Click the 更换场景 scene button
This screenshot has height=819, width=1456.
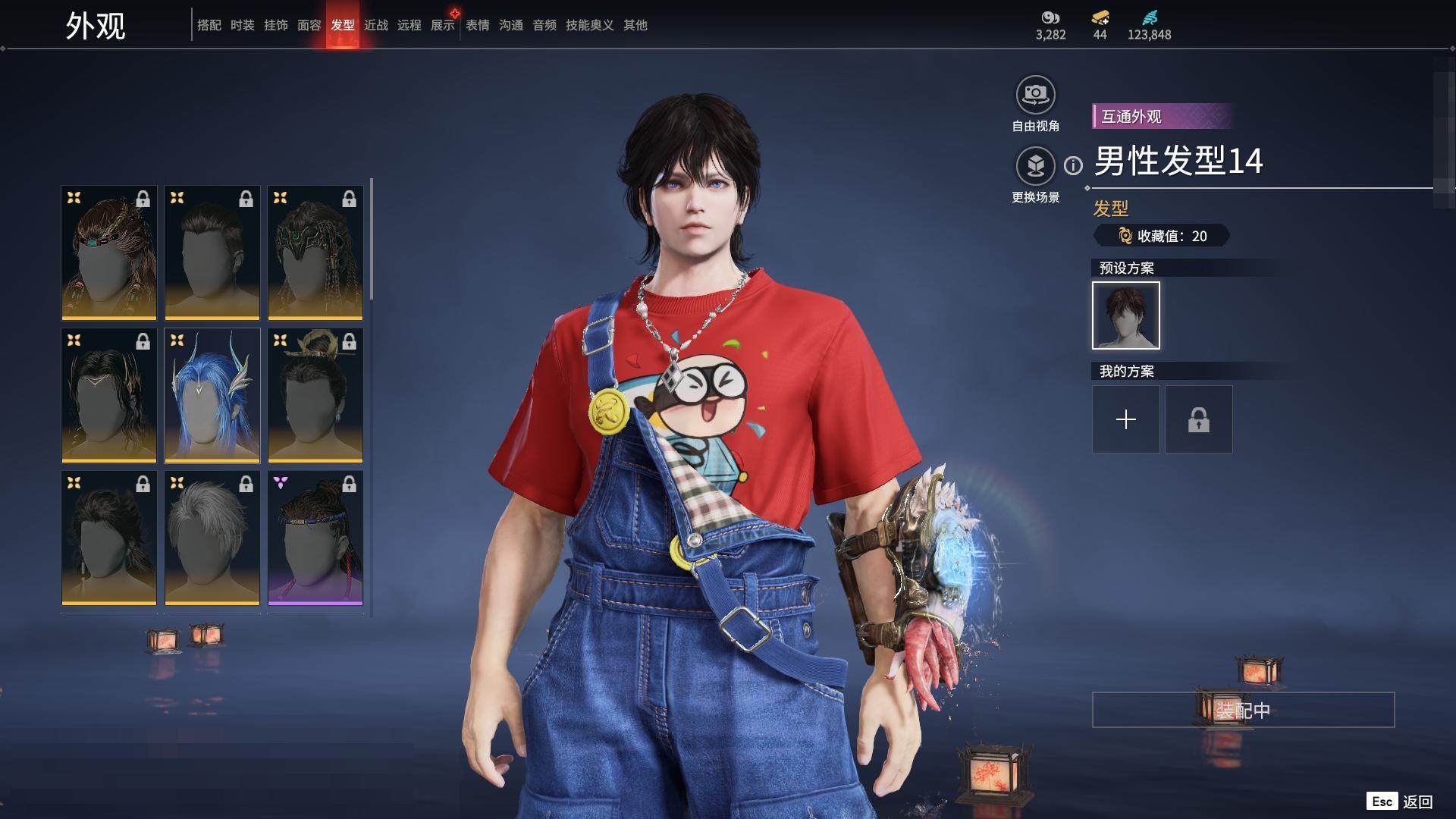1035,166
